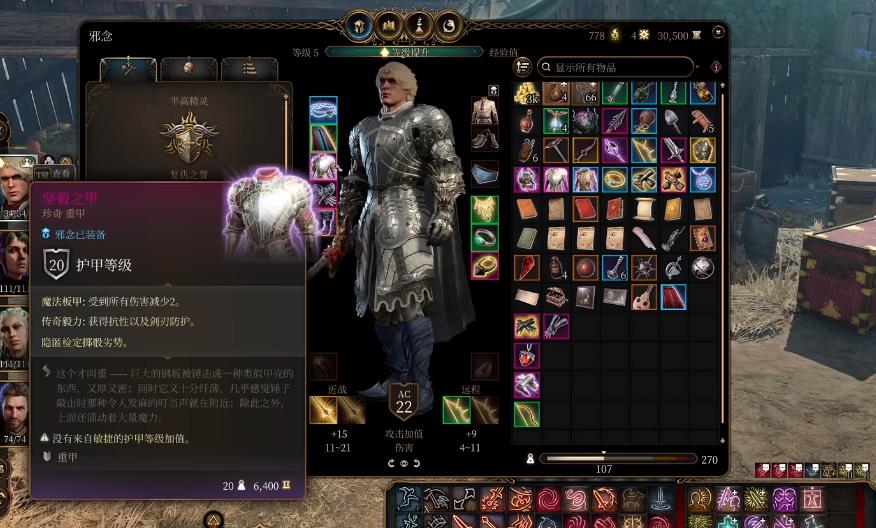The width and height of the screenshot is (876, 528).
Task: Click the gold coin pile in inventory
Action: click(527, 94)
